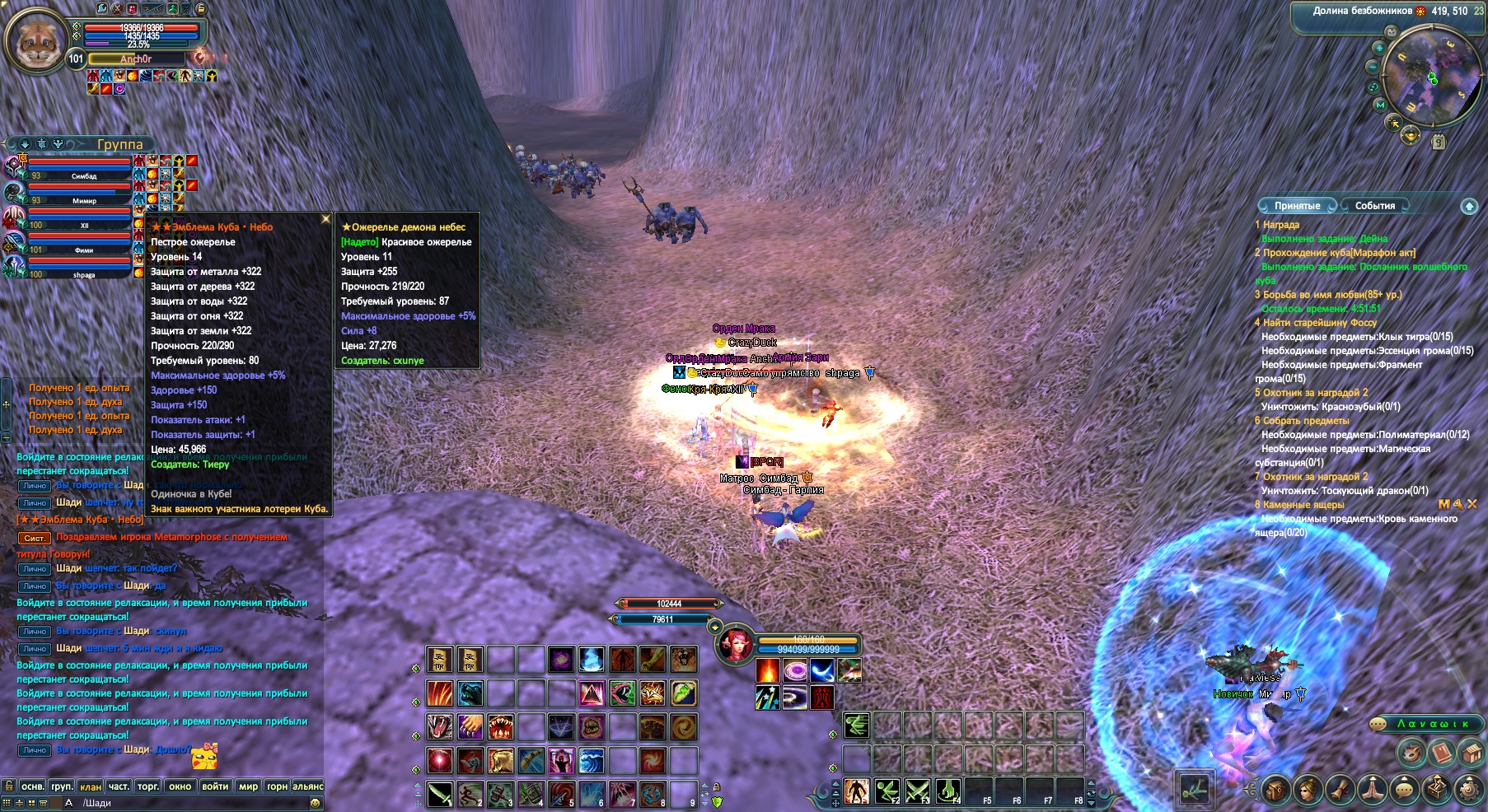This screenshot has width=1488, height=812.
Task: Select the Принятые quest tab
Action: (x=1297, y=206)
